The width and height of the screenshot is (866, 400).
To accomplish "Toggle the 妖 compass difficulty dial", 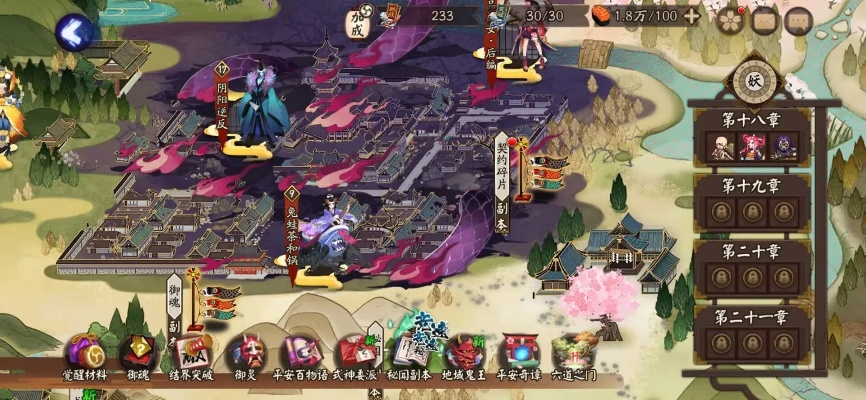I will pos(753,78).
